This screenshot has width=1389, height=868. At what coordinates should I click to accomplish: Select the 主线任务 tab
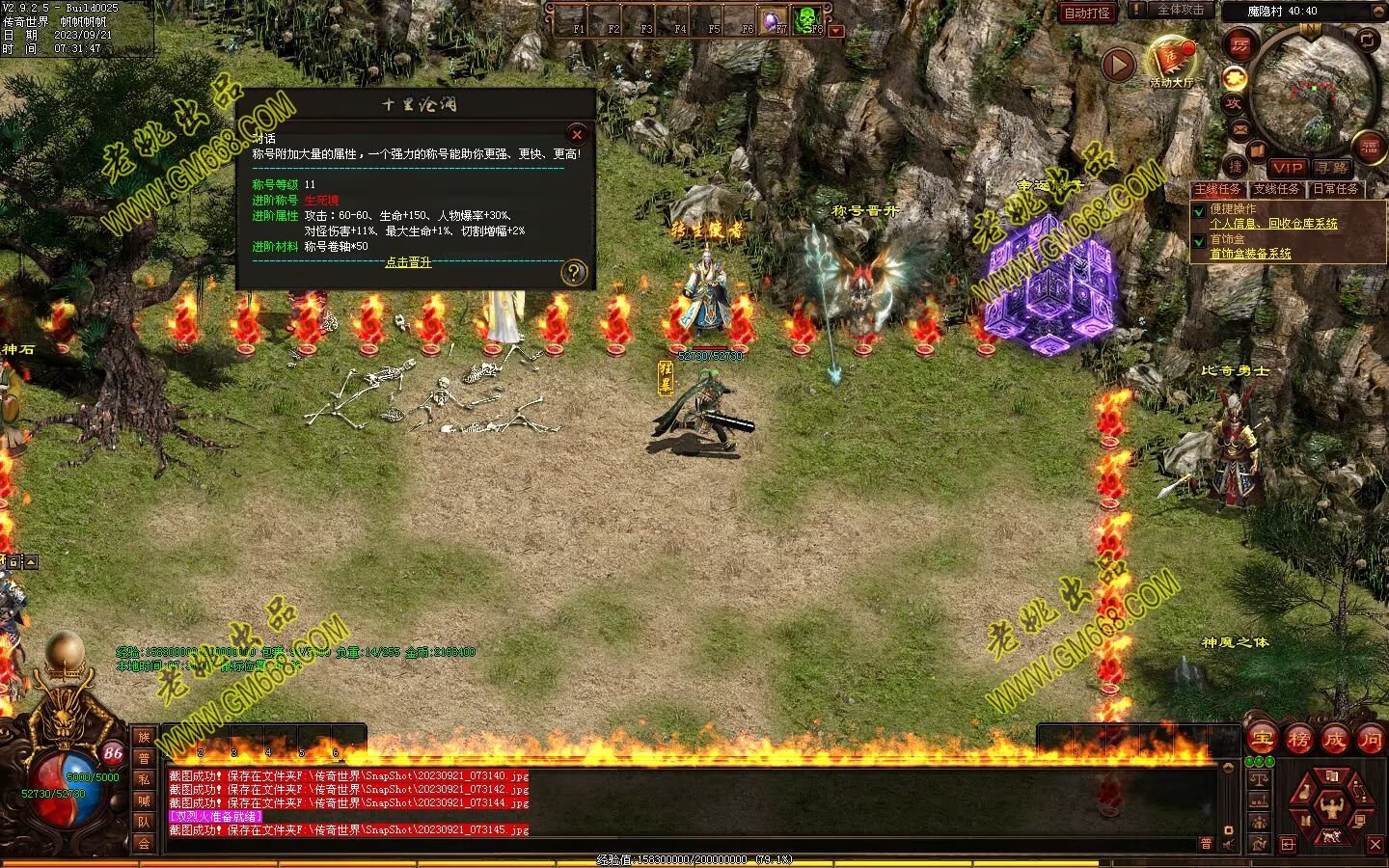1218,189
